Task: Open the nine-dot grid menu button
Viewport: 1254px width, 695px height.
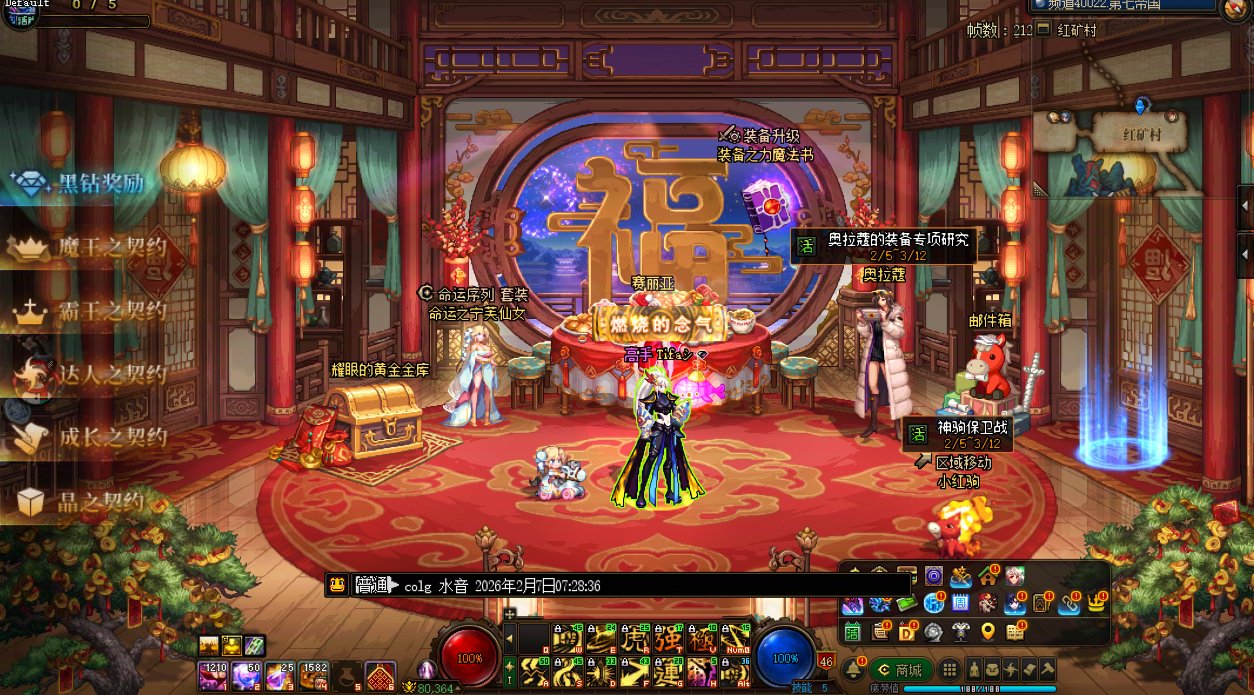Action: coord(950,670)
